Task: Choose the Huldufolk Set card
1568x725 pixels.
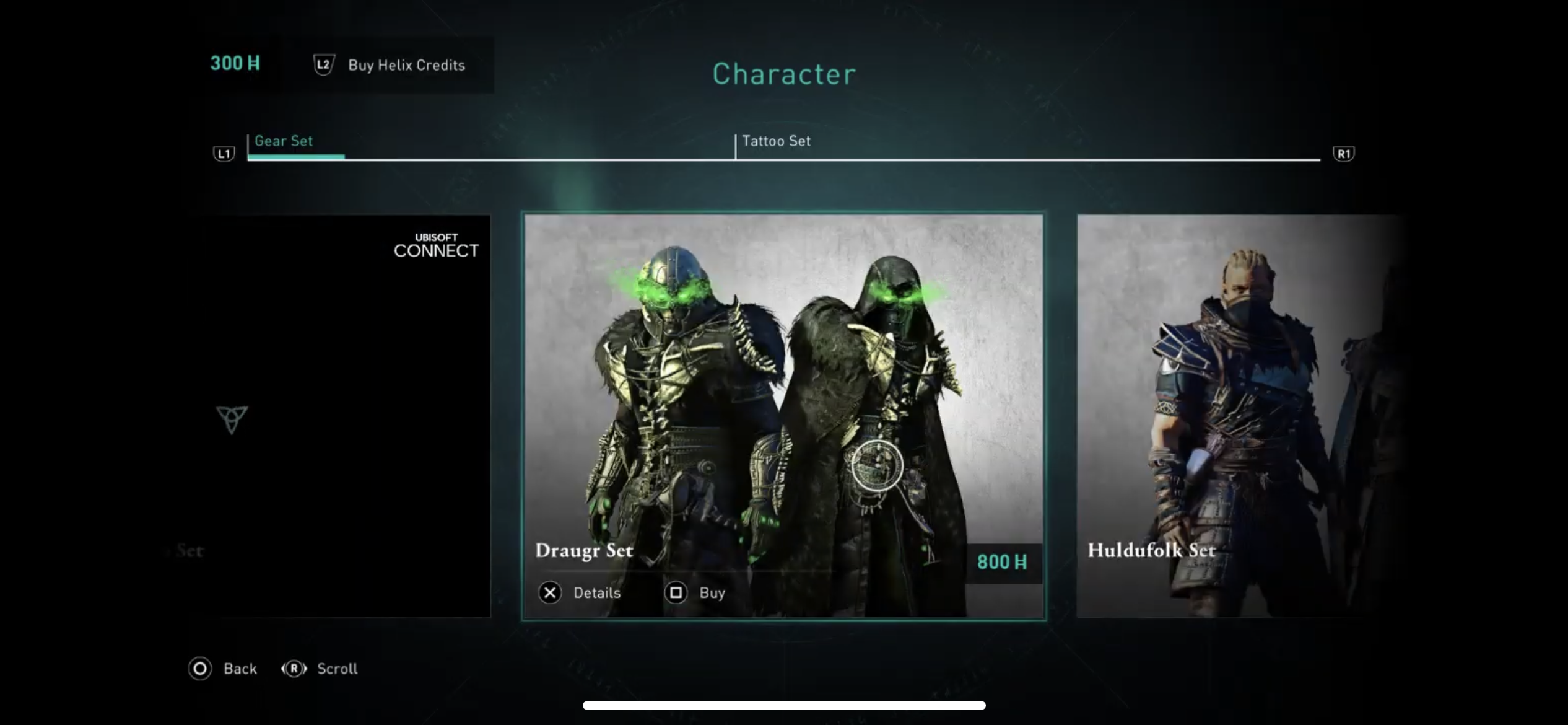Action: click(x=1232, y=415)
